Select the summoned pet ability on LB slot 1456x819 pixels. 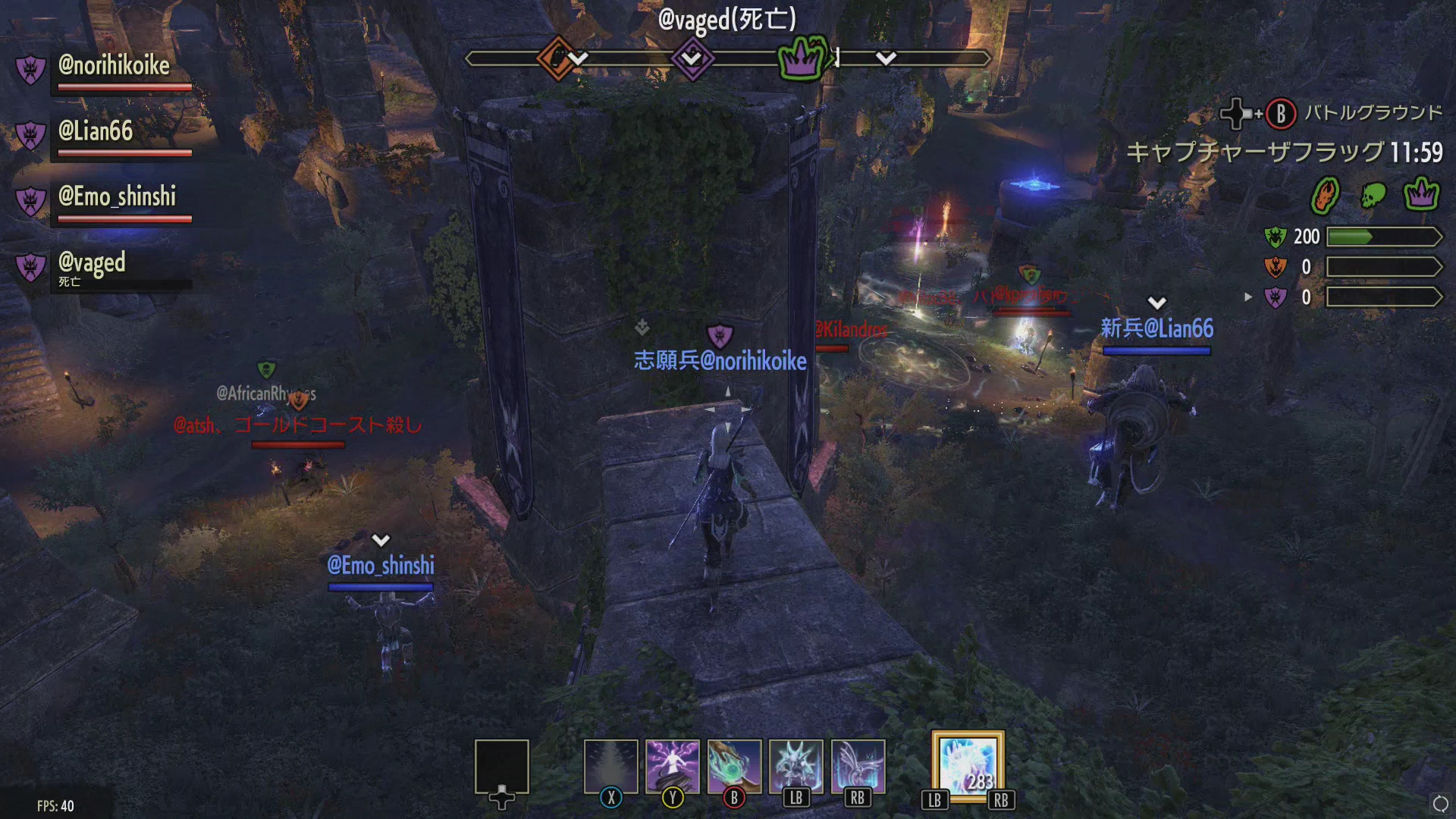(x=796, y=764)
